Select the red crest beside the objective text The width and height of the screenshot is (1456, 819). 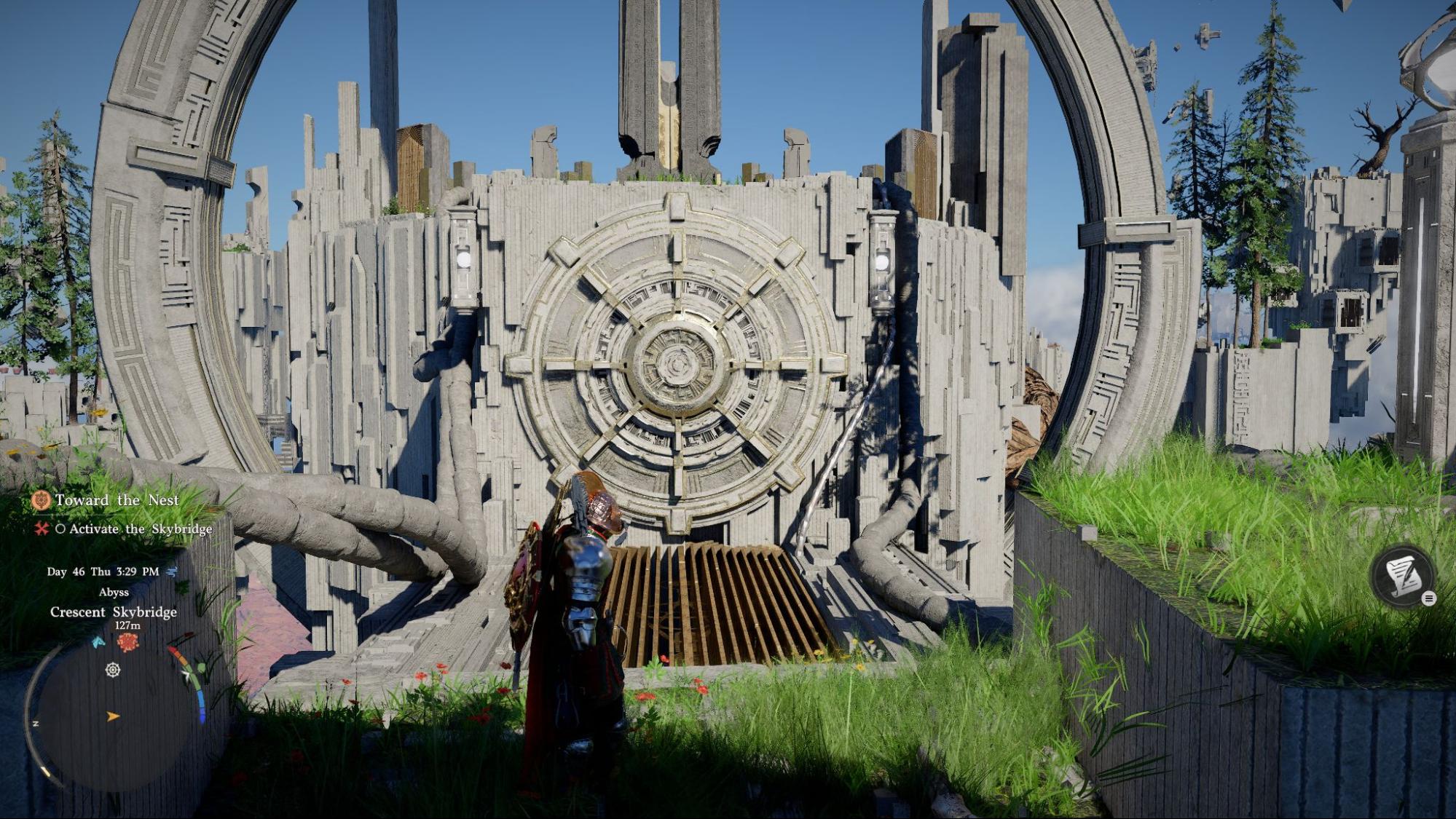click(41, 530)
